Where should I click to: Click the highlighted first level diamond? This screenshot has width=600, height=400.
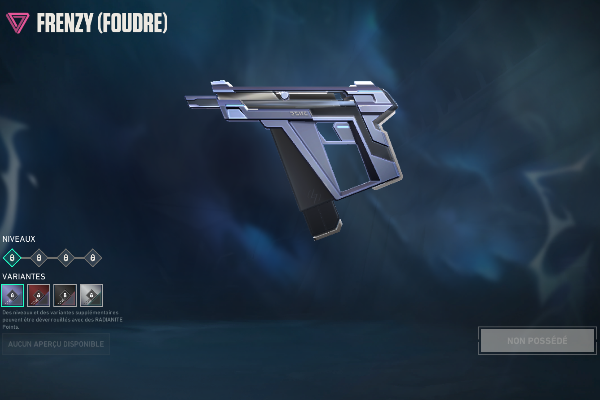(x=12, y=258)
